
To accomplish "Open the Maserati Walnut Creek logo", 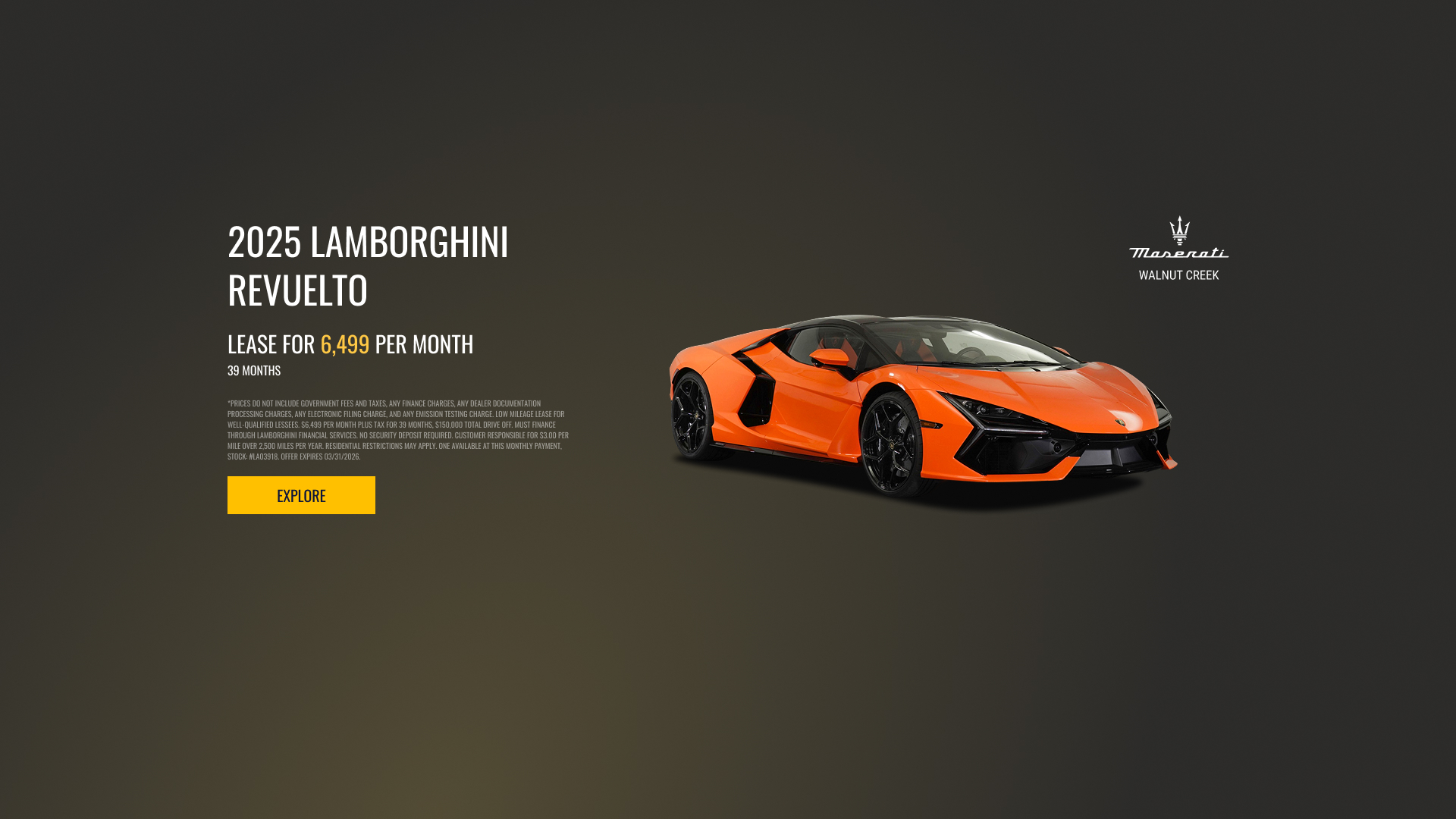I will point(1178,249).
